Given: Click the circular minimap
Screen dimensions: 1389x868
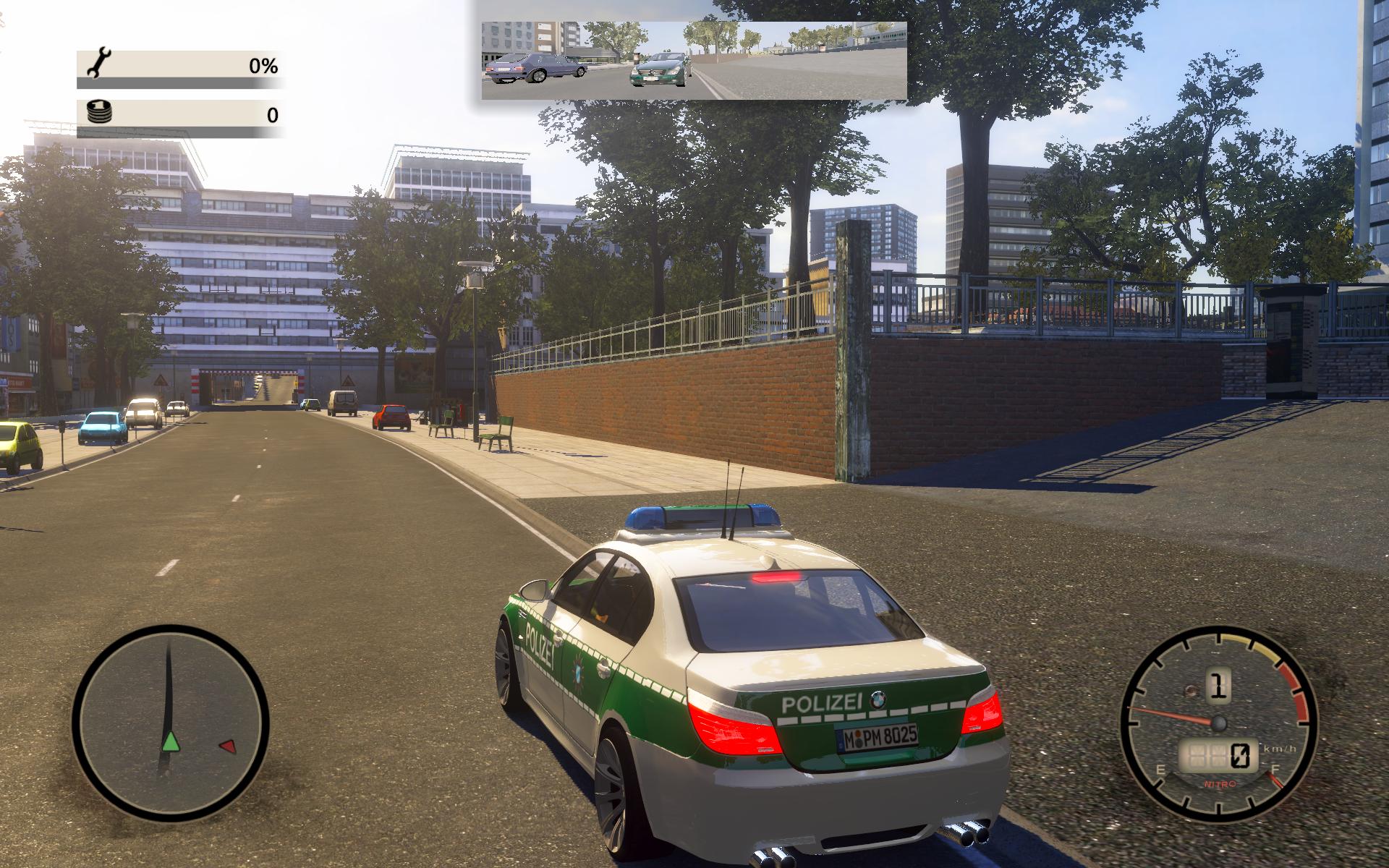Looking at the screenshot, I should [171, 724].
